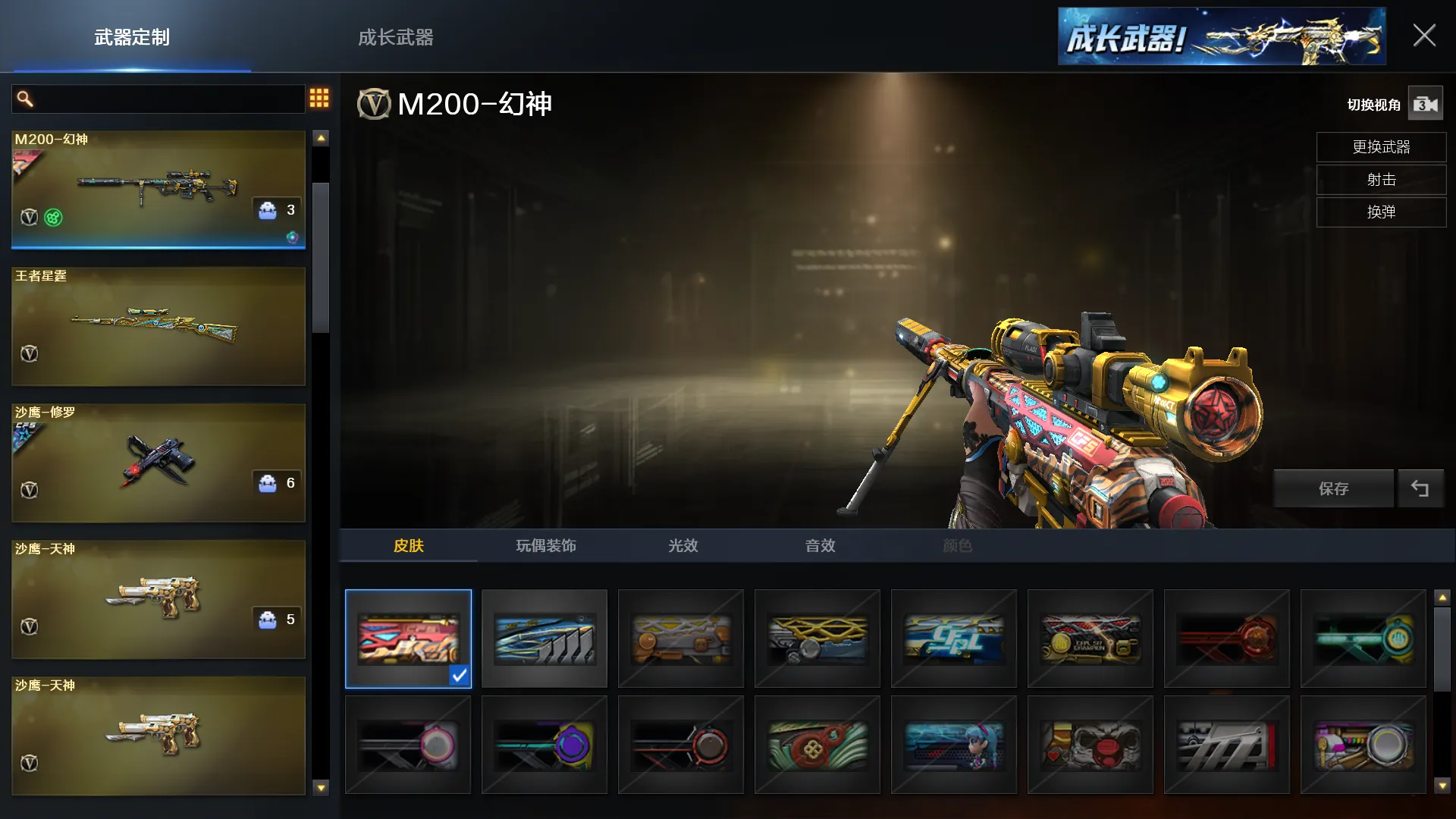Viewport: 1456px width, 819px height.
Task: Save changes with the 保存 button
Action: coord(1333,489)
